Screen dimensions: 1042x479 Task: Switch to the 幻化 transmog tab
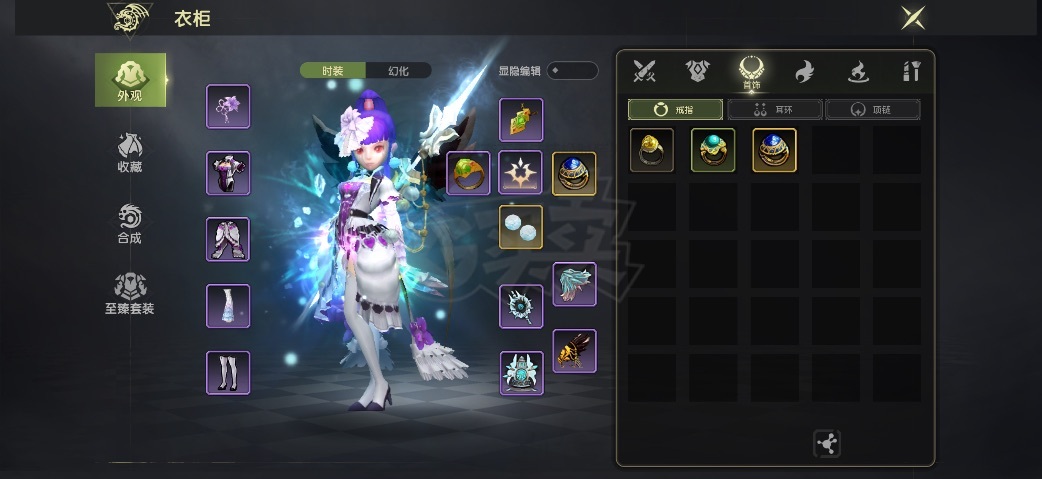(x=398, y=71)
